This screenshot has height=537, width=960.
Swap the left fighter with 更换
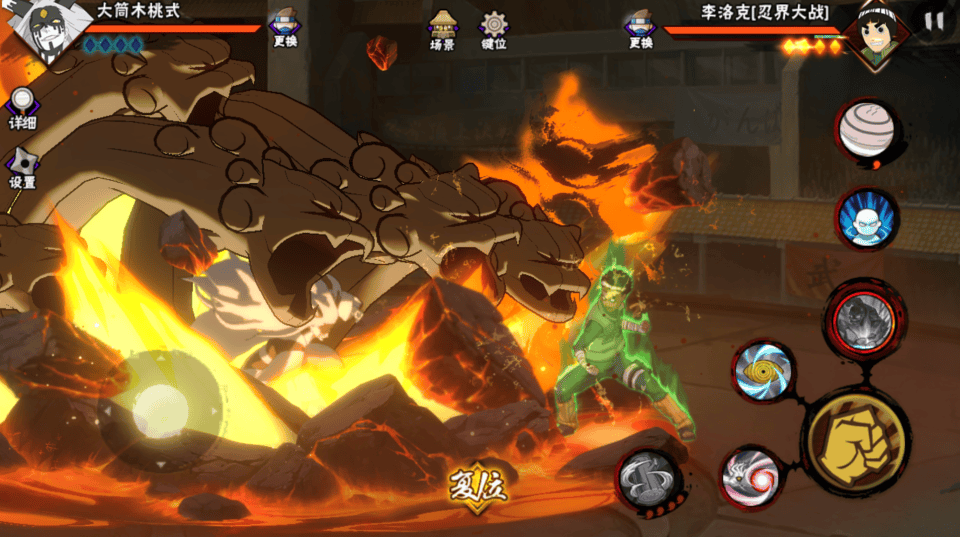point(284,28)
